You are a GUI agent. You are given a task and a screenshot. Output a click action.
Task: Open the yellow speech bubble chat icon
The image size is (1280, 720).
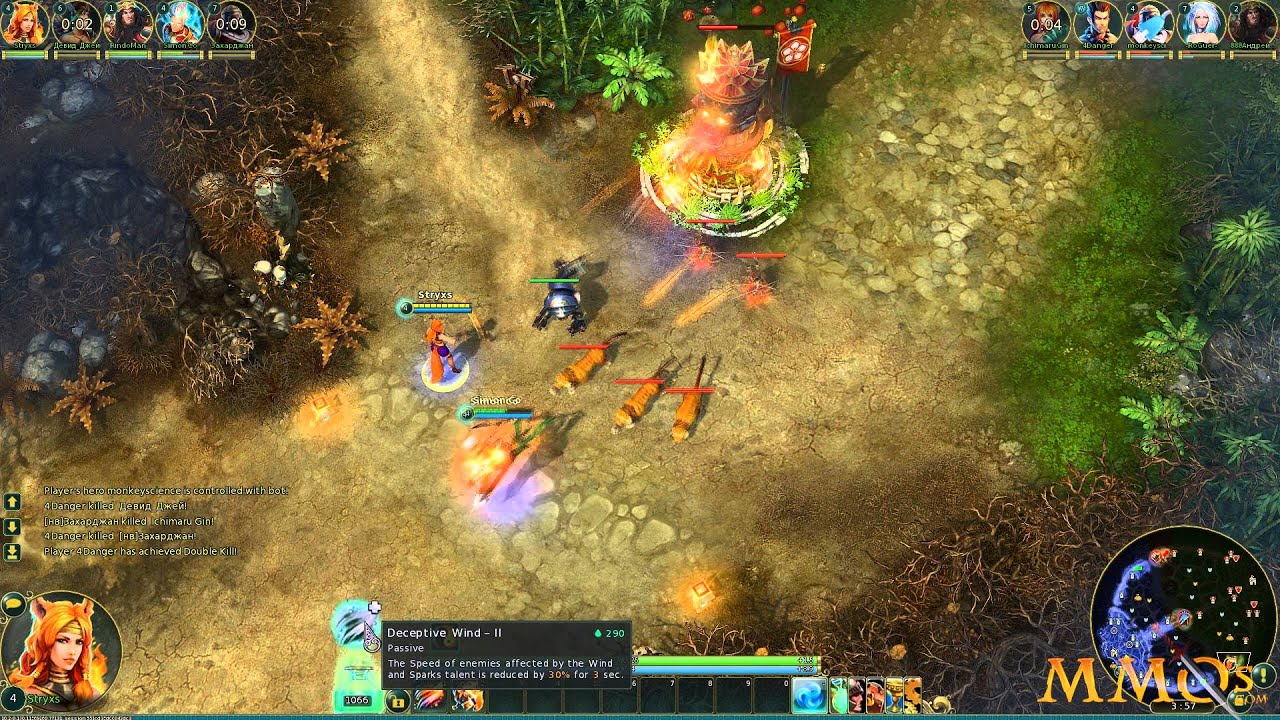tap(13, 603)
